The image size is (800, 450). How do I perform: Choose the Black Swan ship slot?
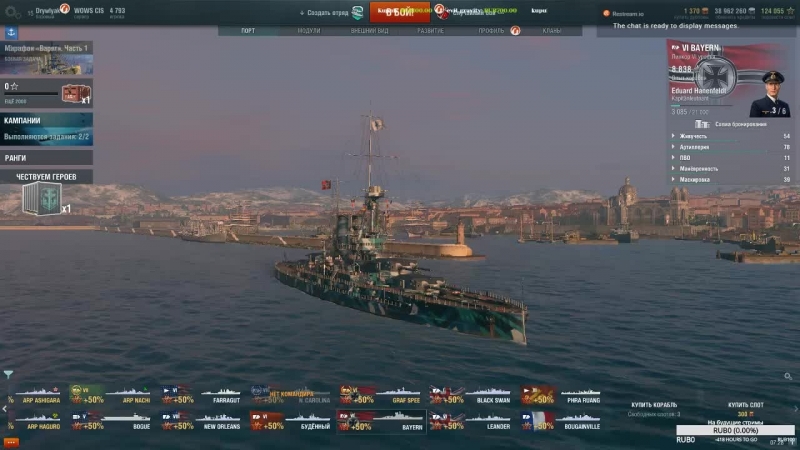[x=471, y=394]
